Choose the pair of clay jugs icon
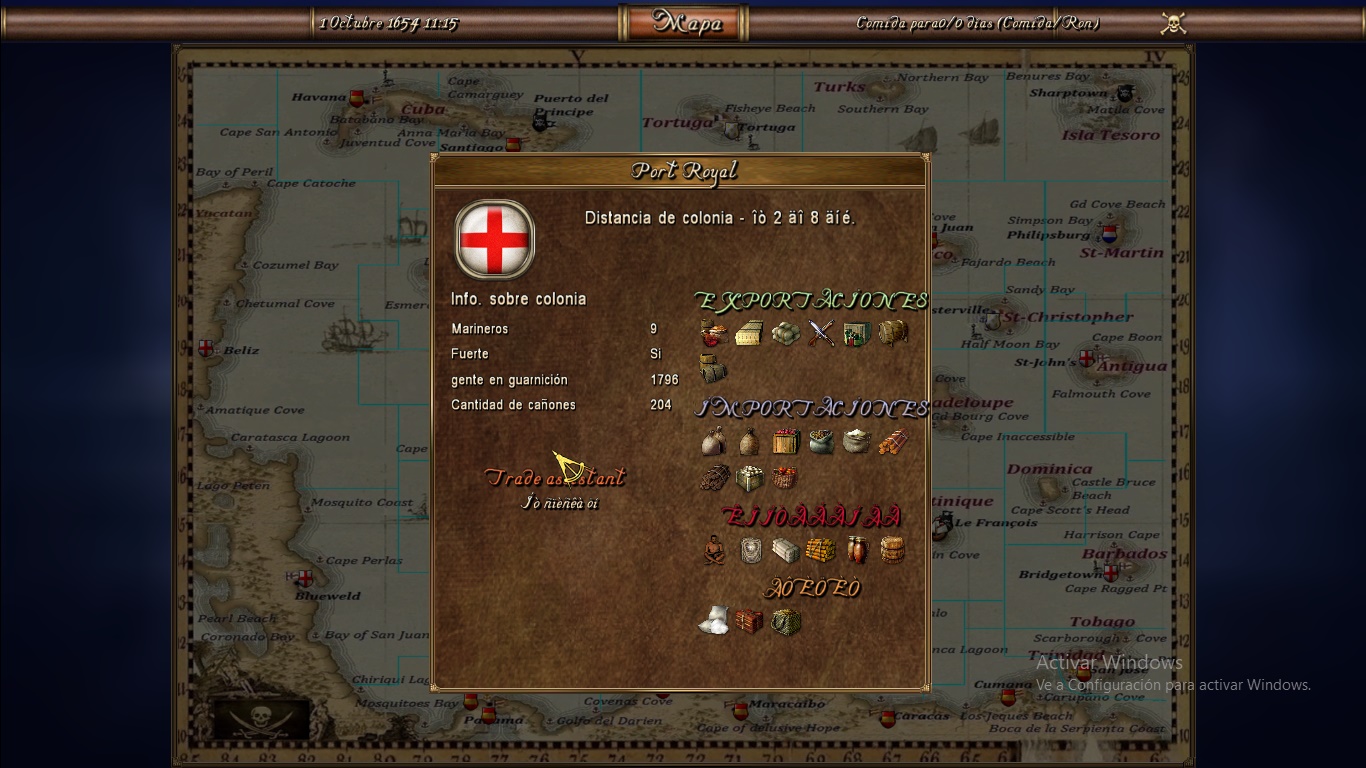 856,550
